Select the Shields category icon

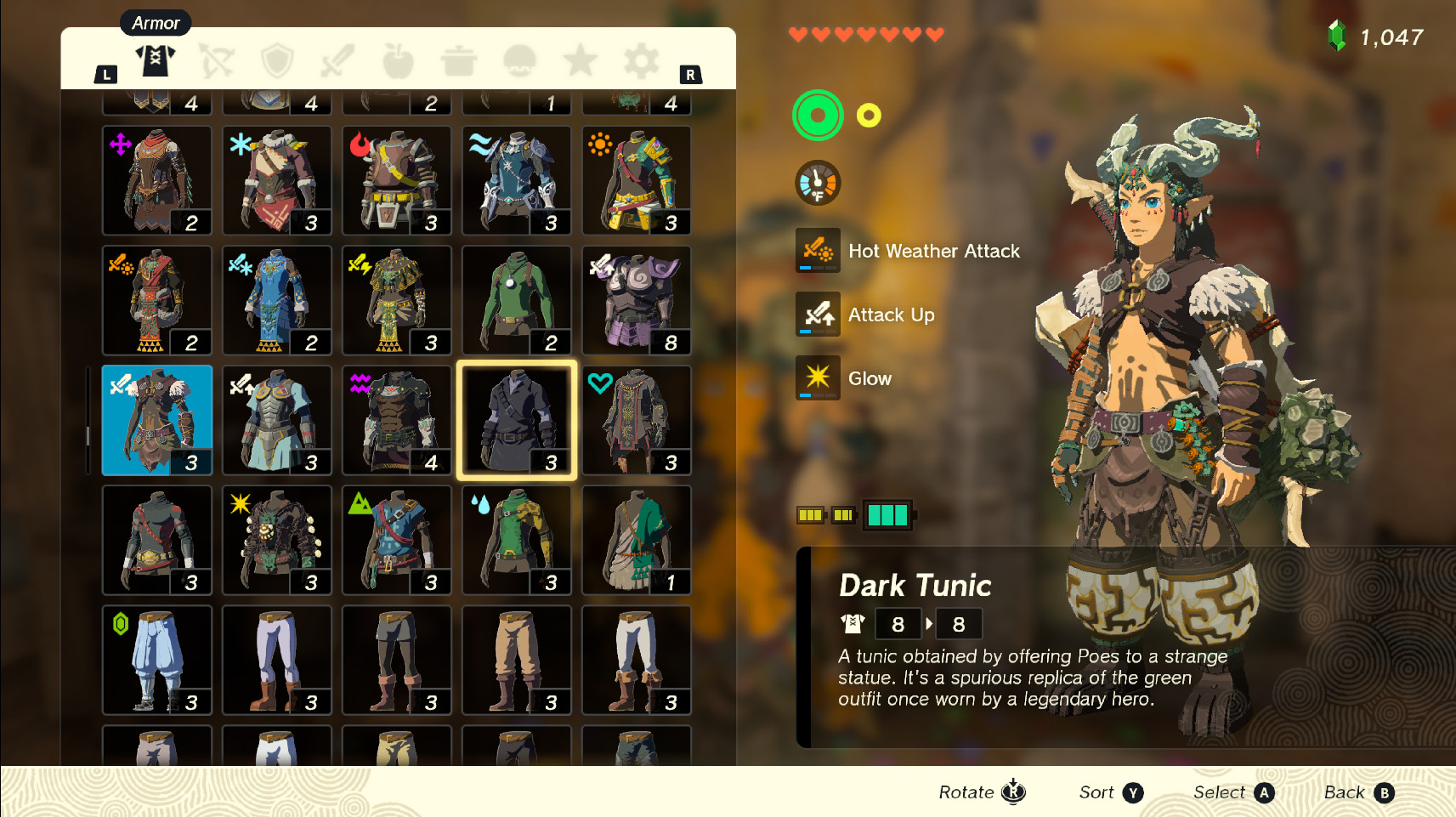[276, 60]
